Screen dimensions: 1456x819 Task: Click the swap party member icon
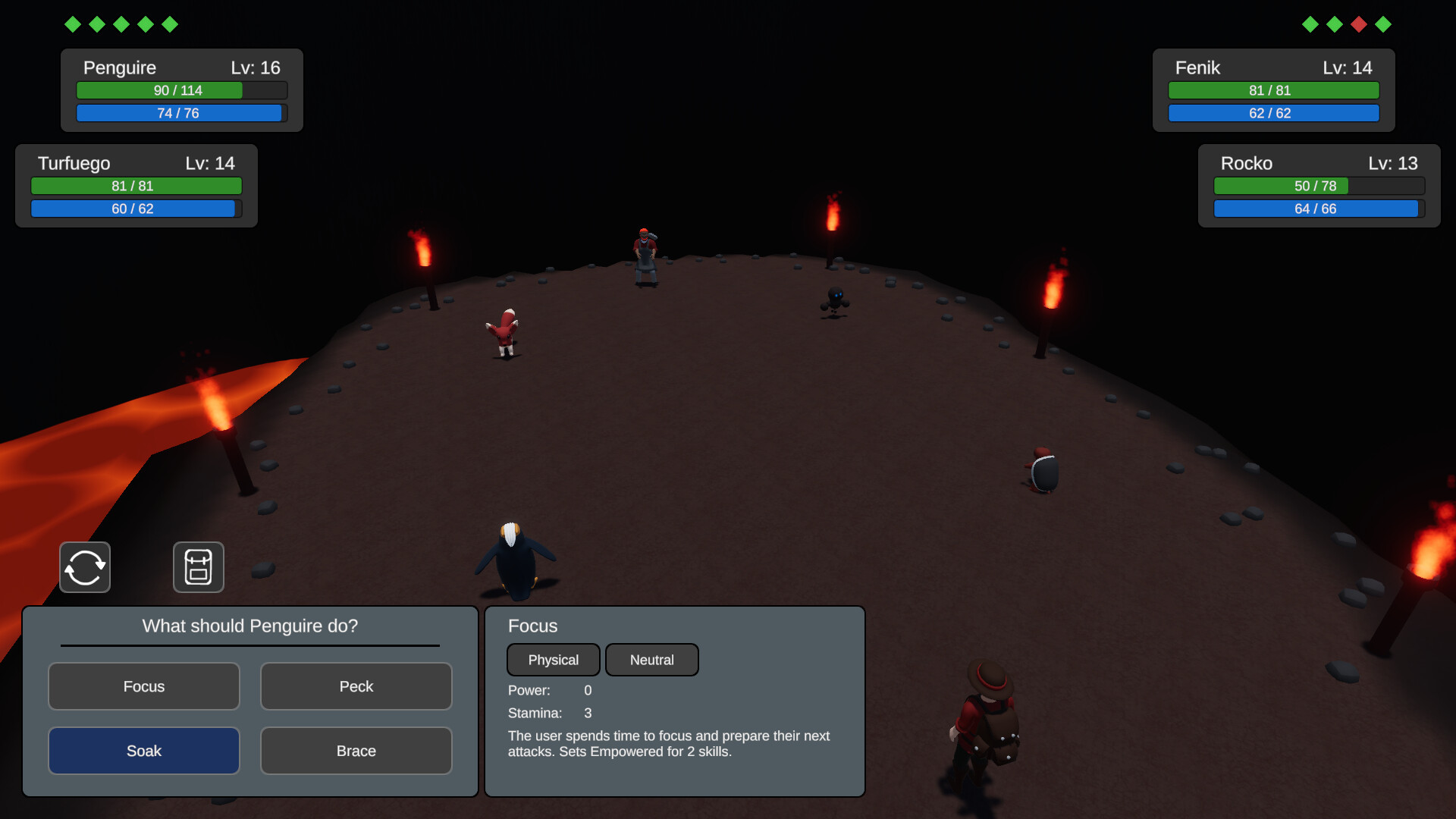[84, 567]
